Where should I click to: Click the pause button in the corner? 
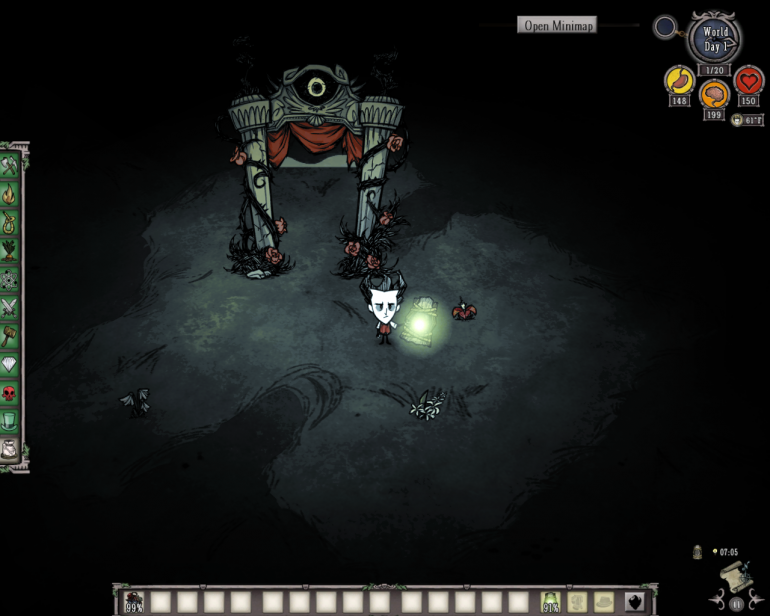click(x=739, y=603)
